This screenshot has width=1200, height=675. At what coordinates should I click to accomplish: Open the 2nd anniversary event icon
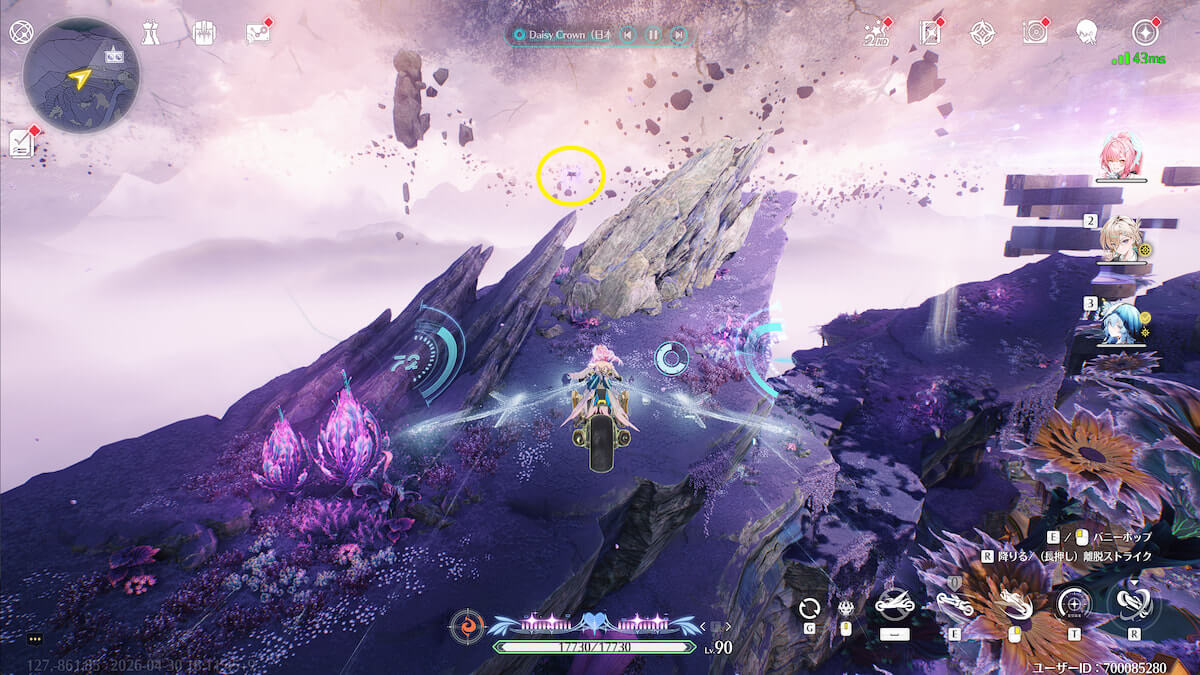(x=876, y=33)
